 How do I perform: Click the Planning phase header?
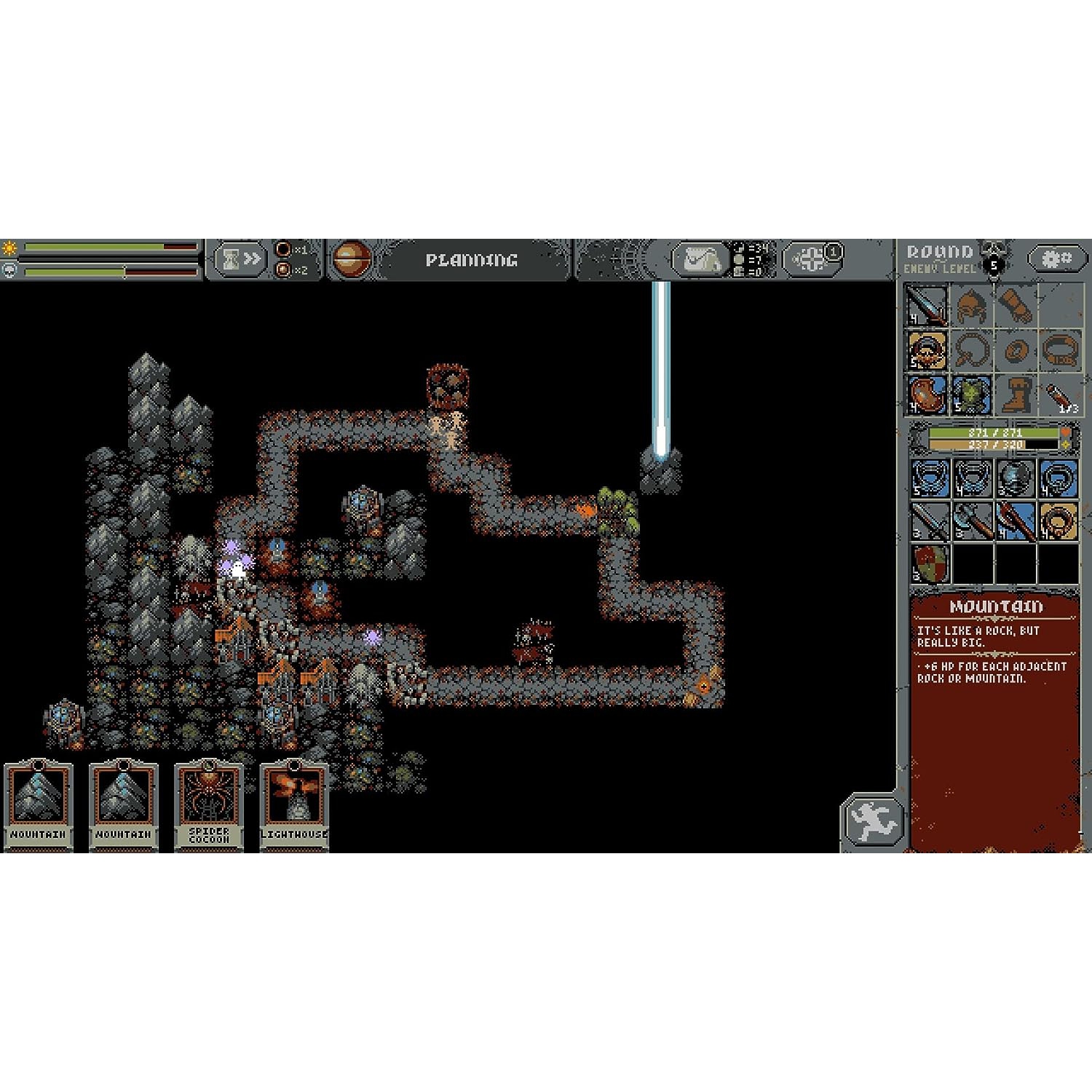[472, 259]
